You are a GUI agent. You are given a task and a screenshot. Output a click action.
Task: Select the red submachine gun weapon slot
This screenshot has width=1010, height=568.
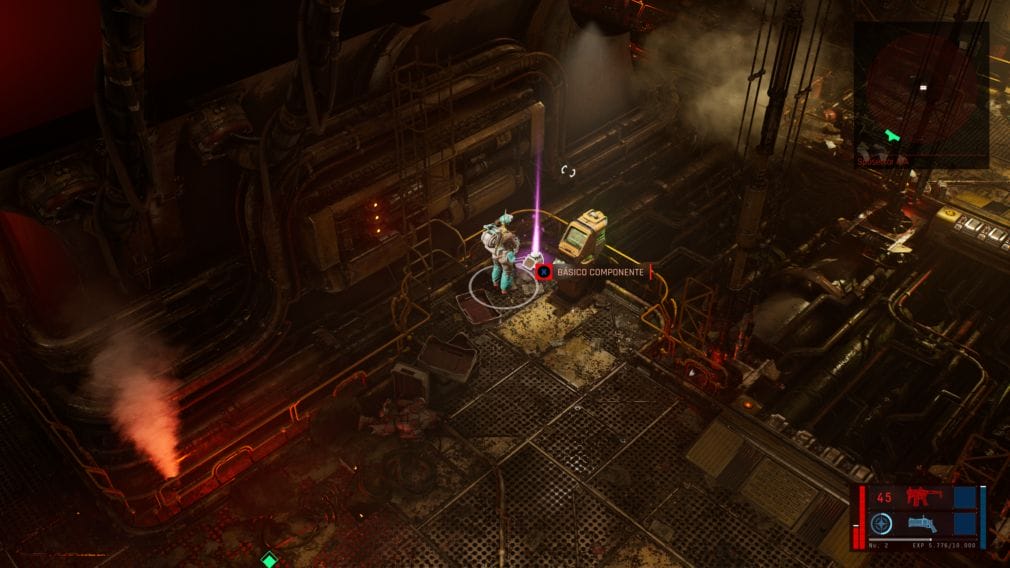[x=918, y=497]
